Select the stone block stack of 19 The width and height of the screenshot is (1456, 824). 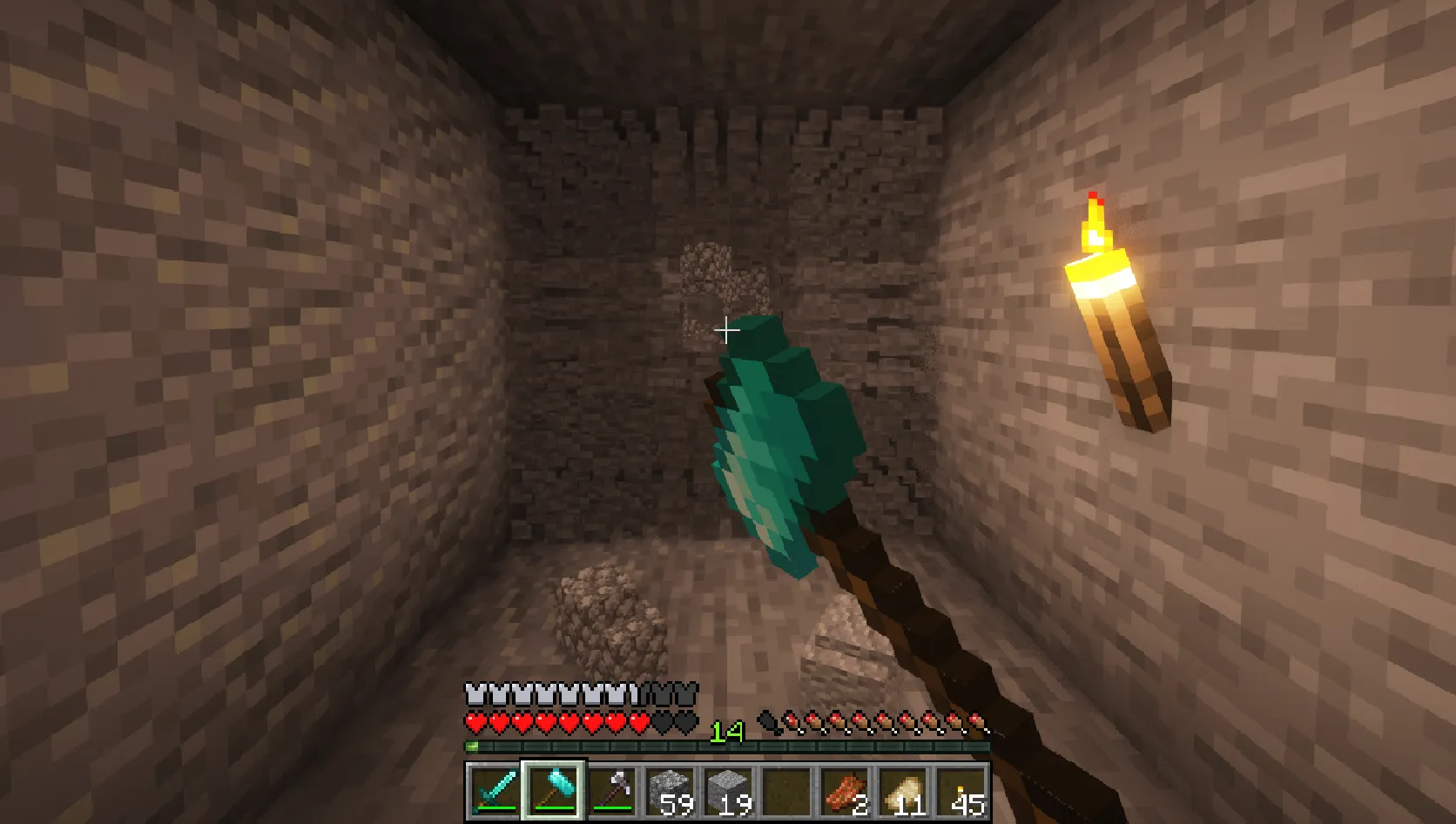point(729,790)
